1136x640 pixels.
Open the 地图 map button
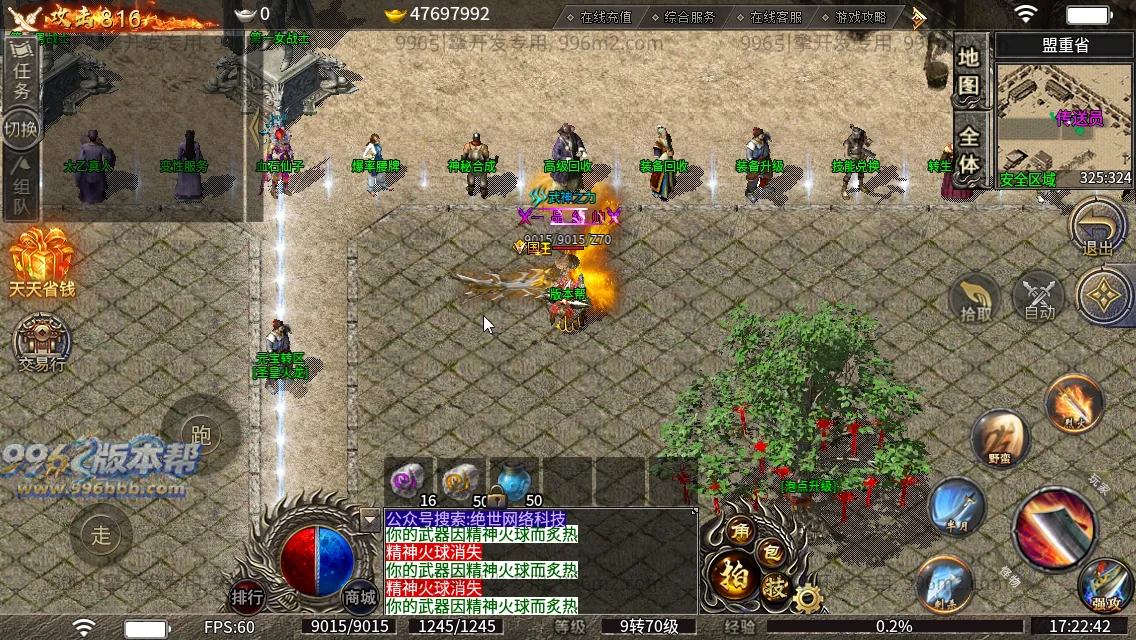point(968,72)
